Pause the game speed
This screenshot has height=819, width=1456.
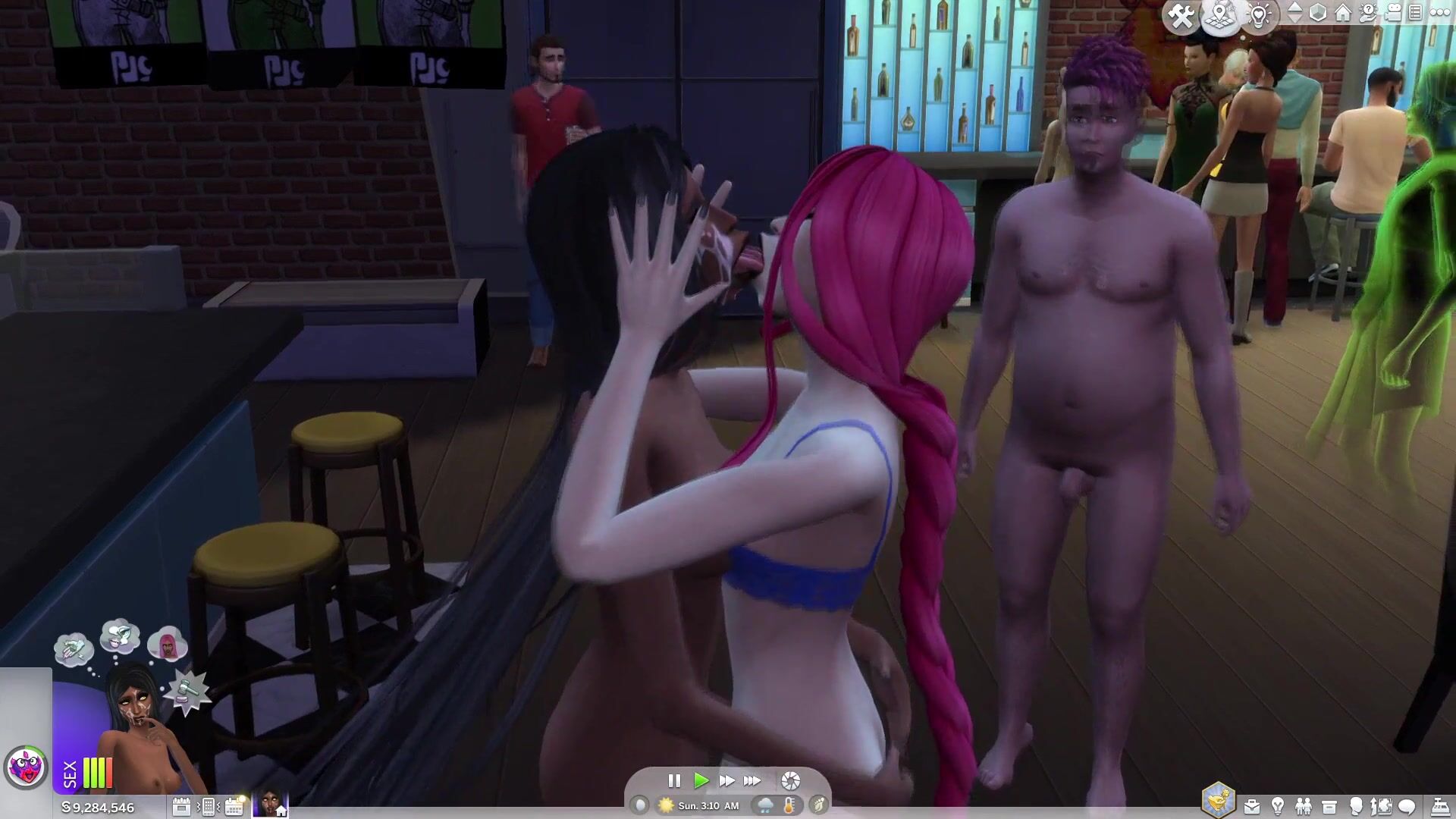tap(673, 780)
